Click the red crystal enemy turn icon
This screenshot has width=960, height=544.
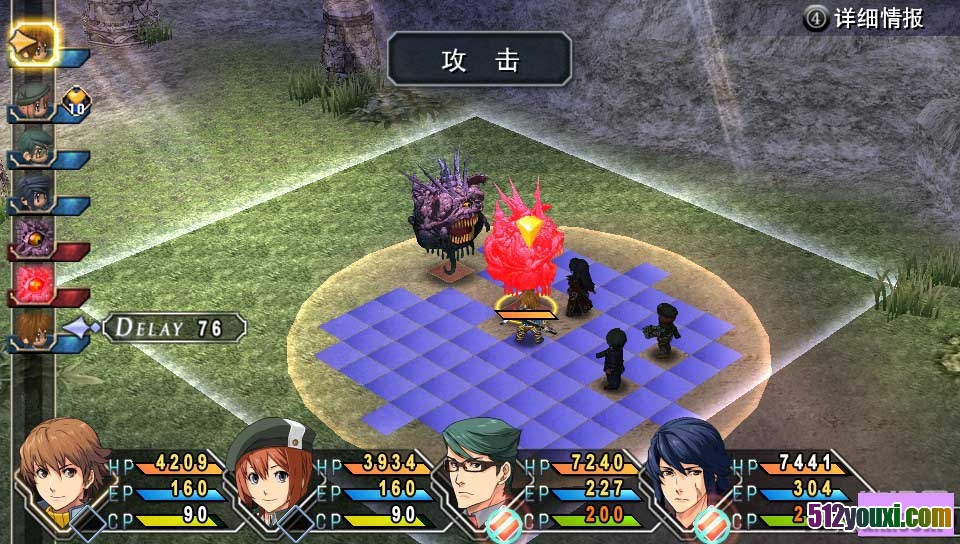pyautogui.click(x=33, y=284)
